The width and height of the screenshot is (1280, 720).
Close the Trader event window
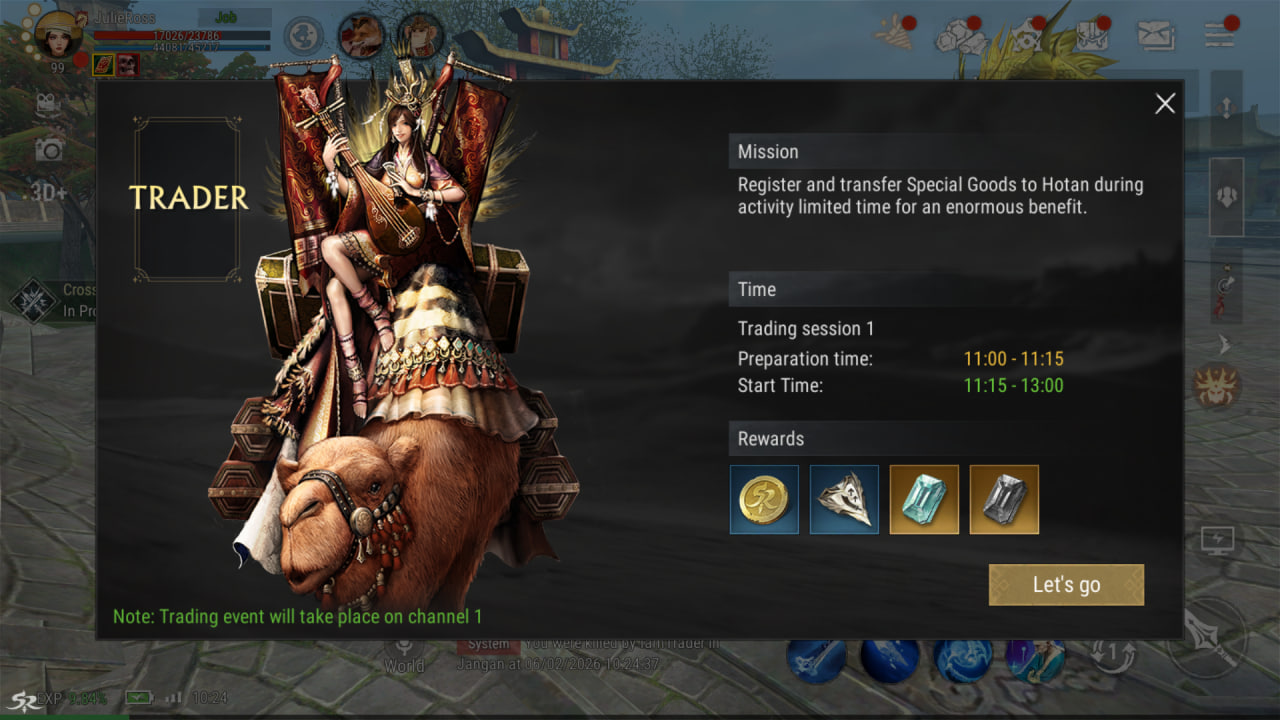click(1165, 104)
